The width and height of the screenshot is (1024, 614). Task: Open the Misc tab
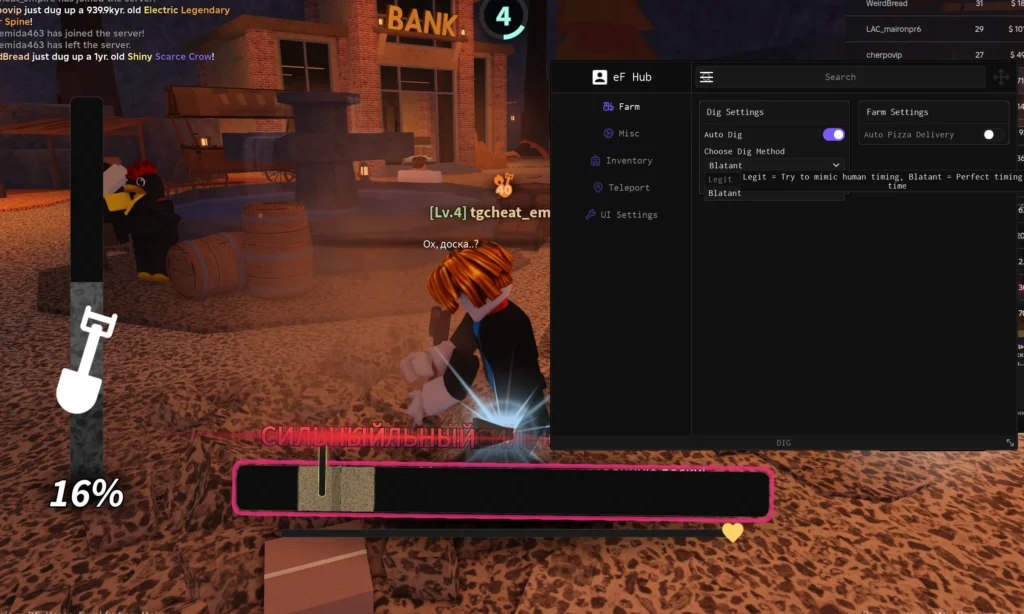tap(621, 133)
